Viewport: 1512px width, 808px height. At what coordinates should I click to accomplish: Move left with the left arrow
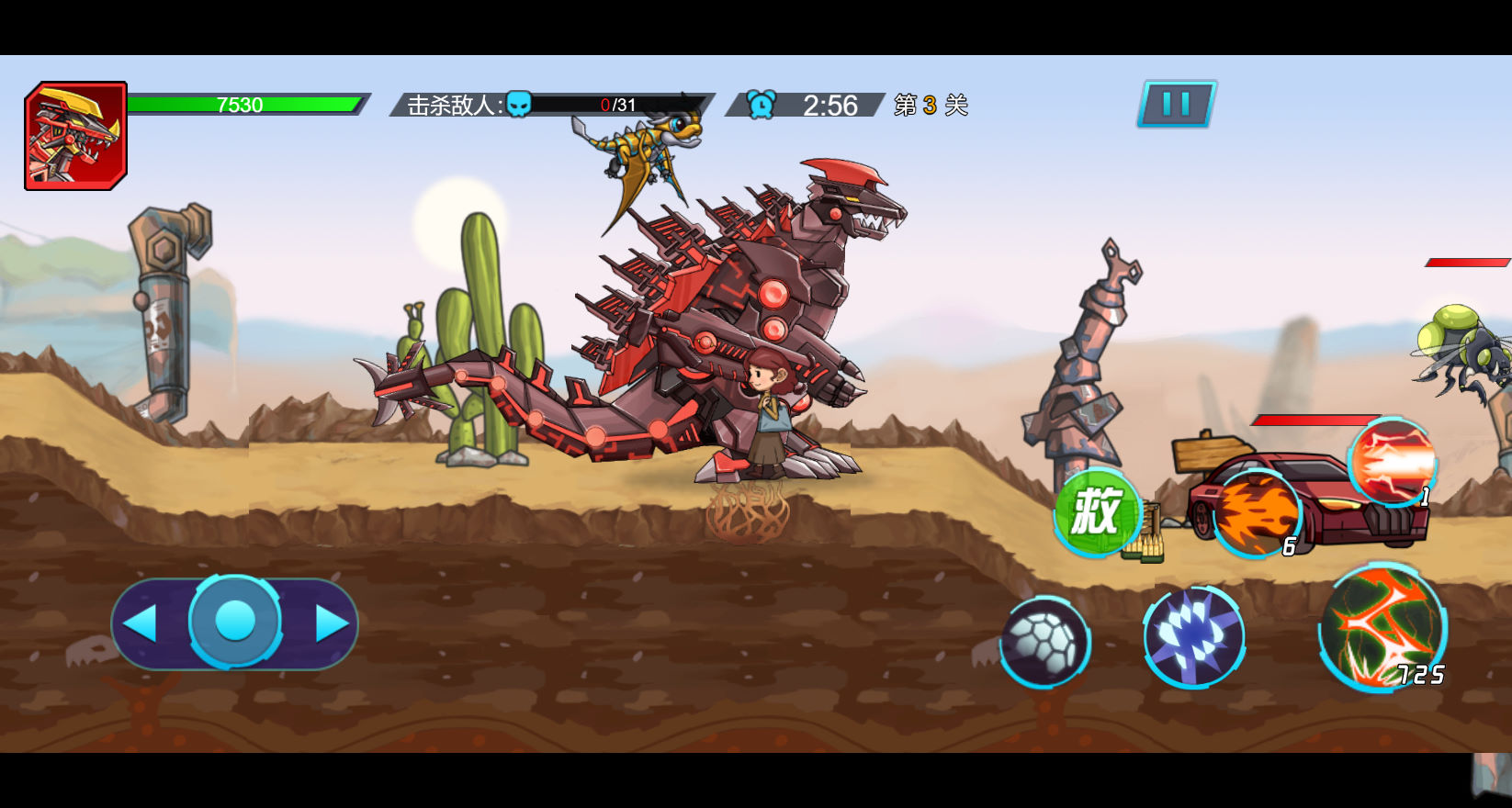coord(141,623)
